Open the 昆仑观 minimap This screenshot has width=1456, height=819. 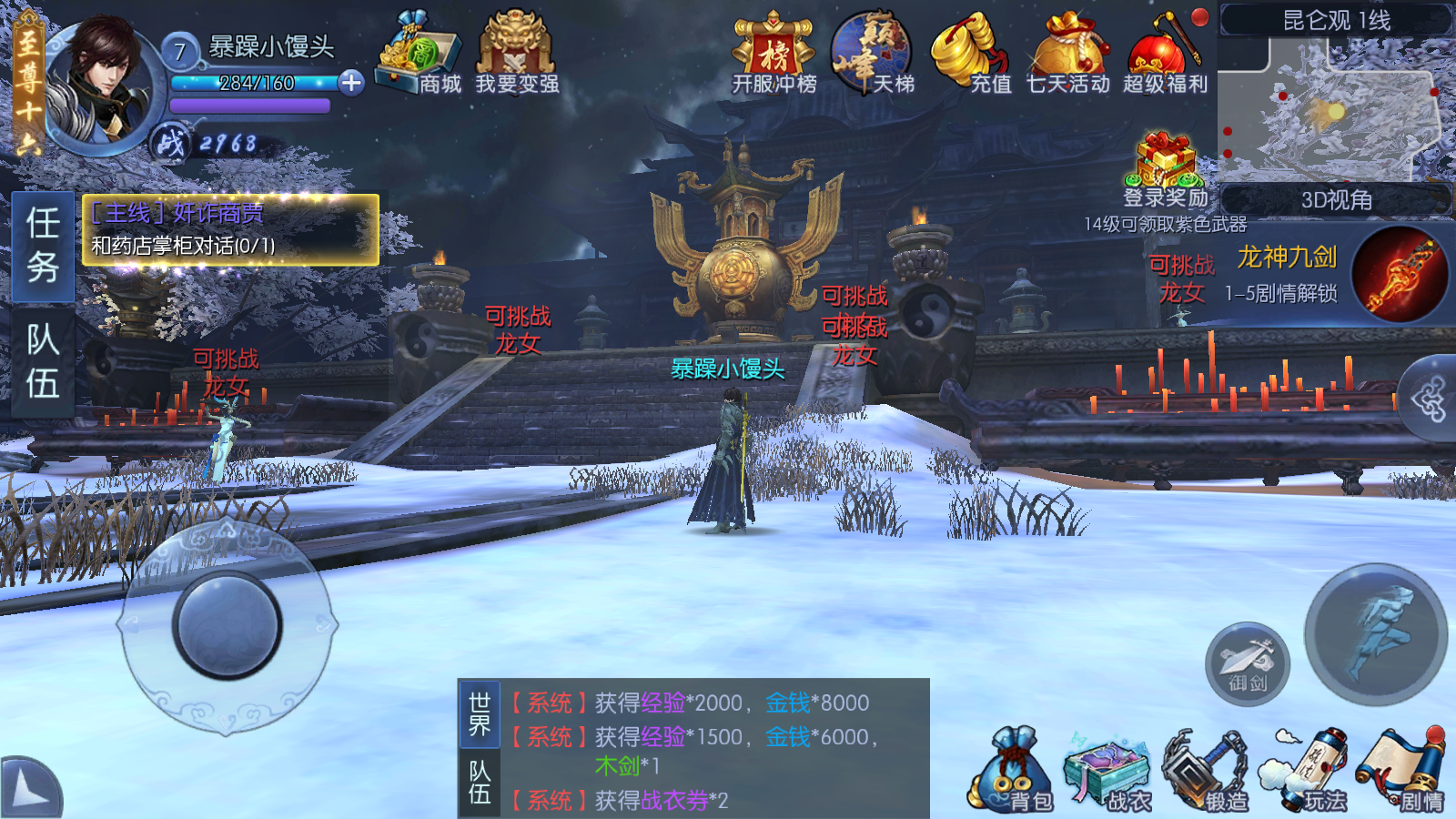[x=1334, y=109]
